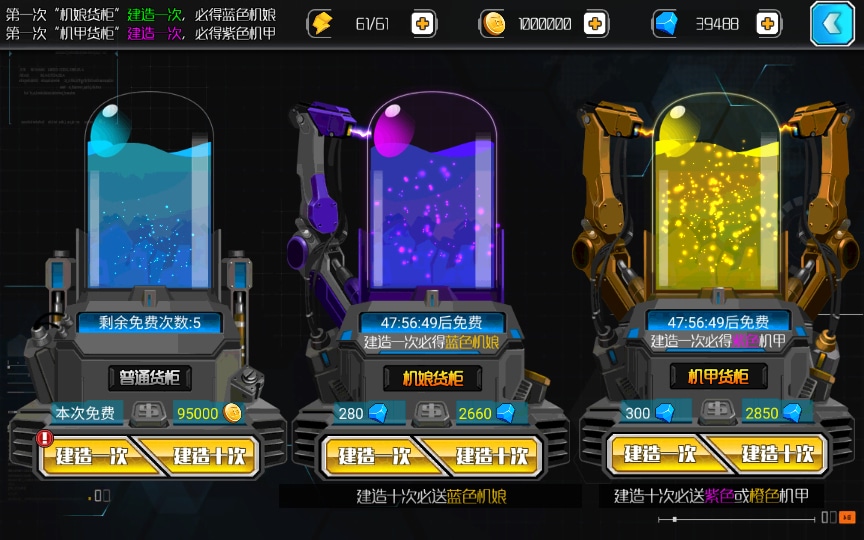Build ten times at the mech girl cabinet
The image size is (864, 540).
tap(491, 457)
